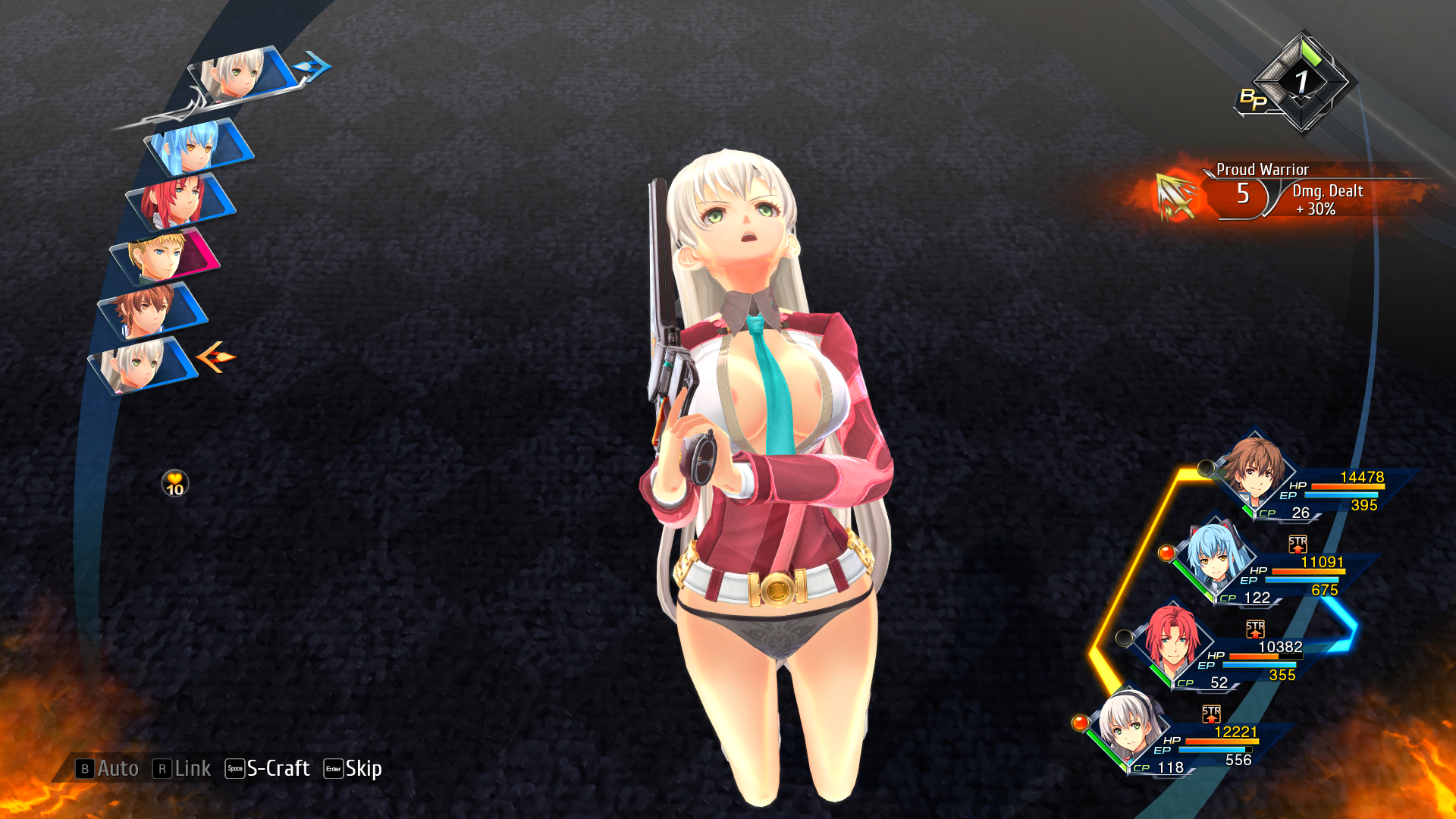The height and width of the screenshot is (819, 1456).
Task: Select the red-haired portrait in turn order
Action: [x=179, y=202]
